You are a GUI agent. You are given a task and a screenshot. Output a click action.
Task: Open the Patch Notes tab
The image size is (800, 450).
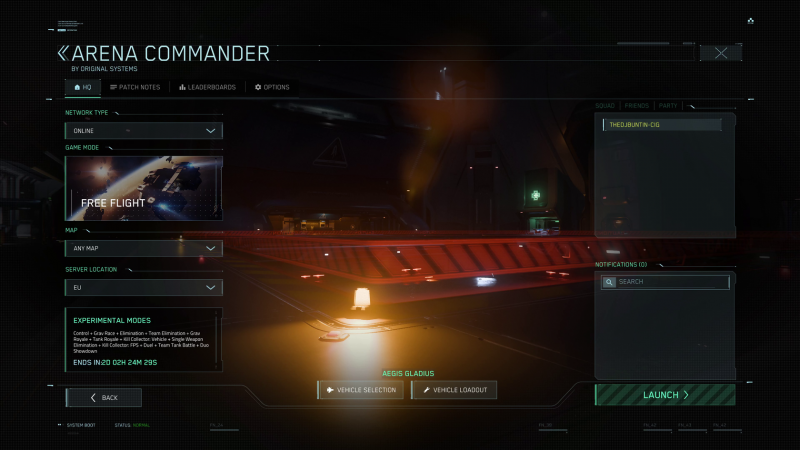click(x=134, y=87)
